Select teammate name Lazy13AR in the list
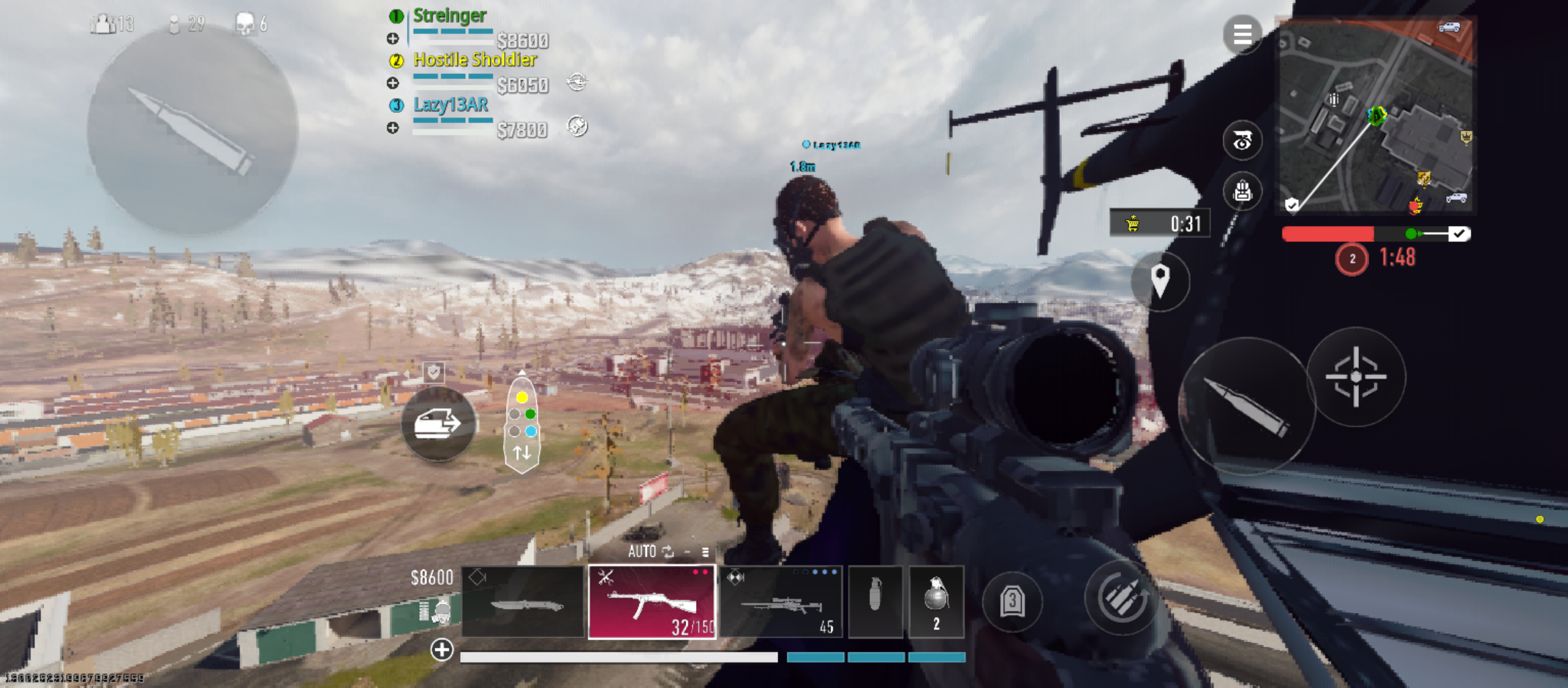The width and height of the screenshot is (1568, 688). pos(450,106)
